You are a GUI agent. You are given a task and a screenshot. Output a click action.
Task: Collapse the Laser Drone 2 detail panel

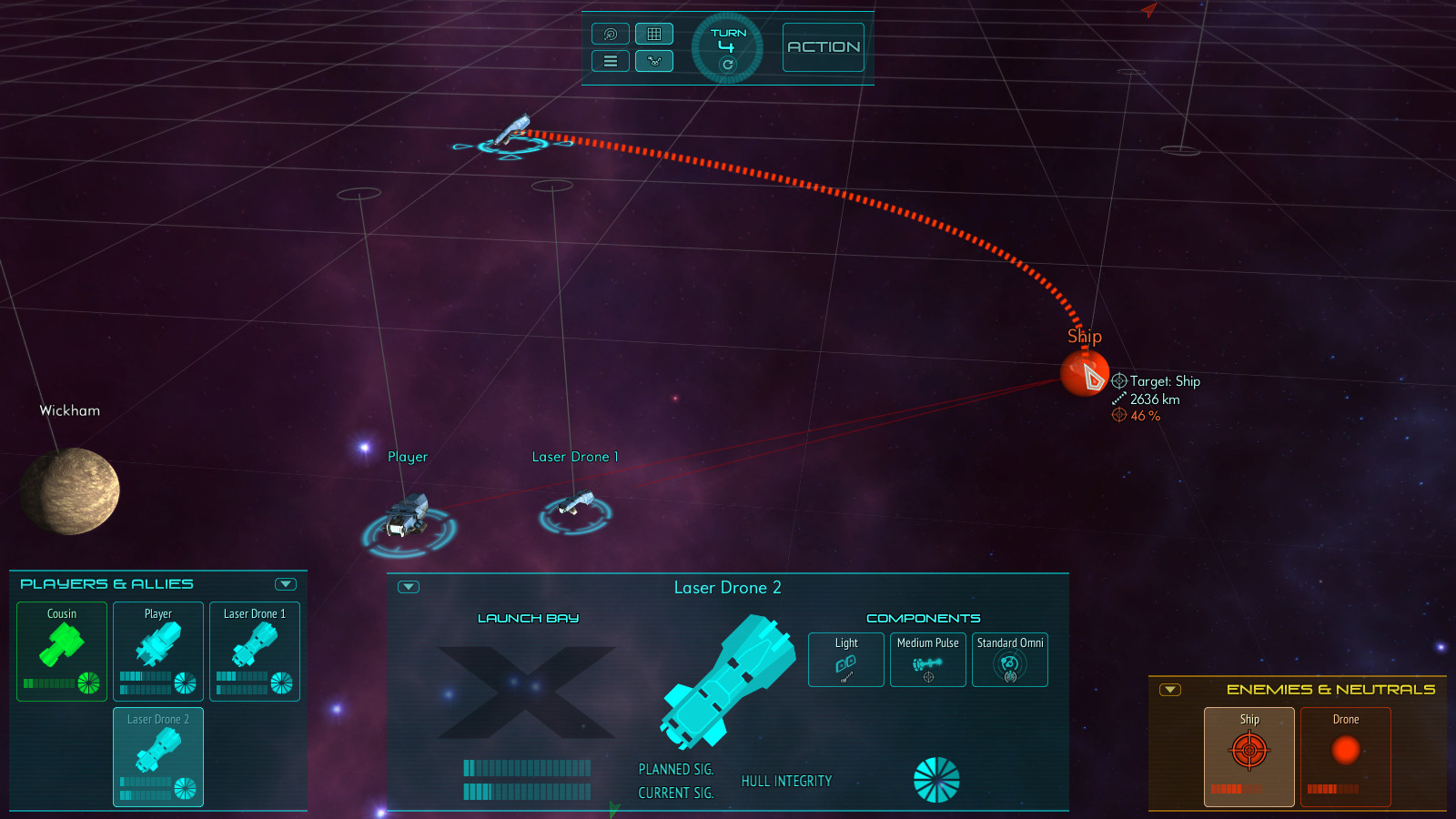pos(409,587)
